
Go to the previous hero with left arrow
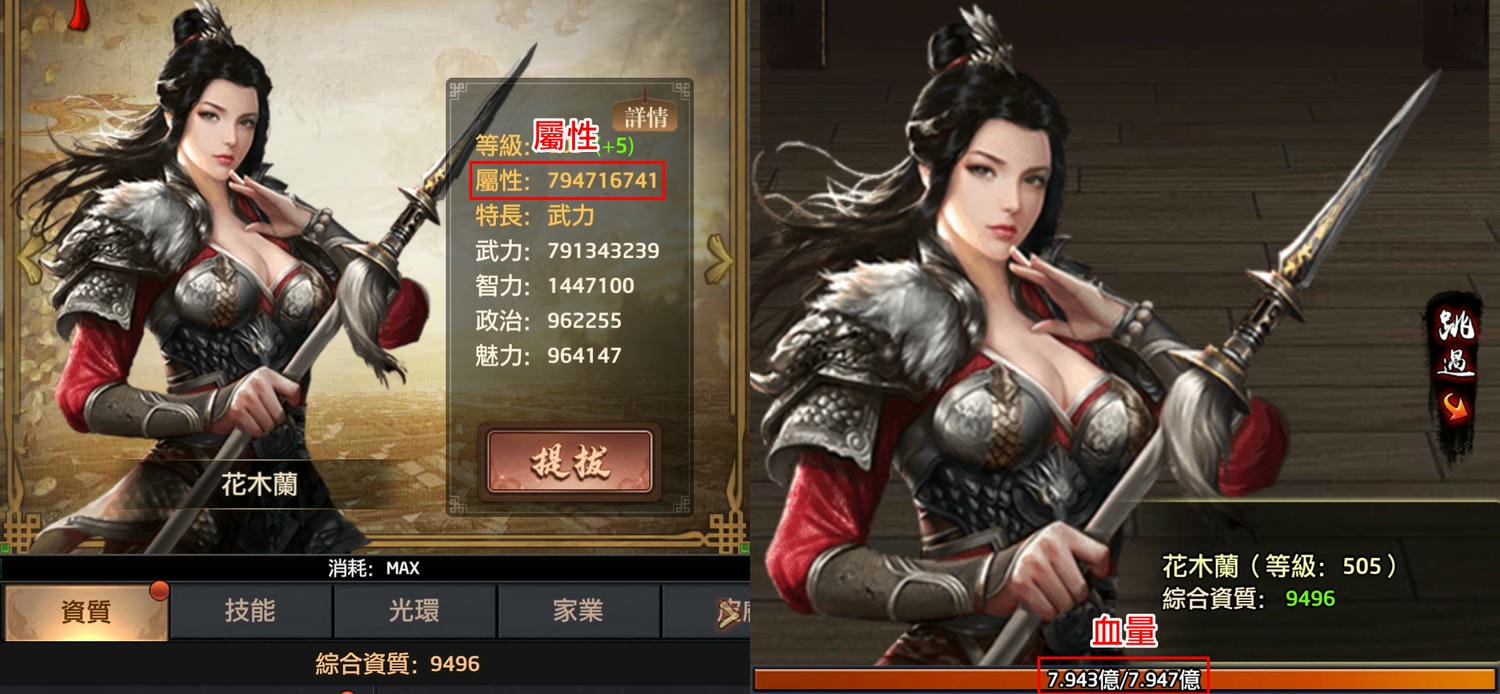tap(28, 262)
